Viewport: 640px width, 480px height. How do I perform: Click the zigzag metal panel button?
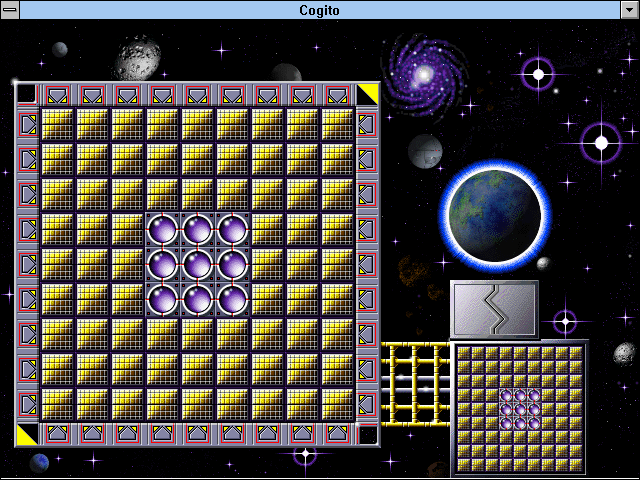point(494,309)
